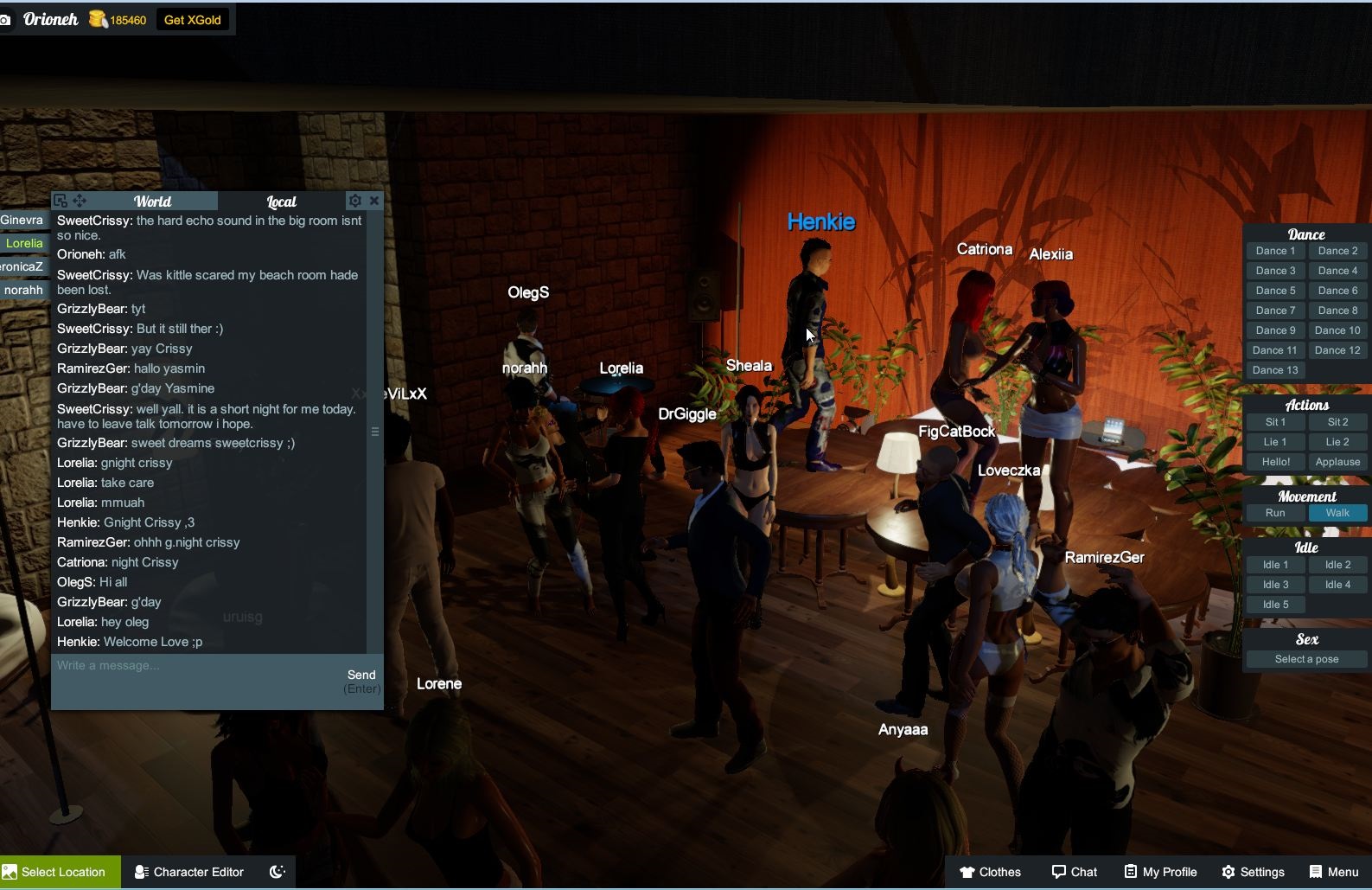Click the Get XGold button

192,20
